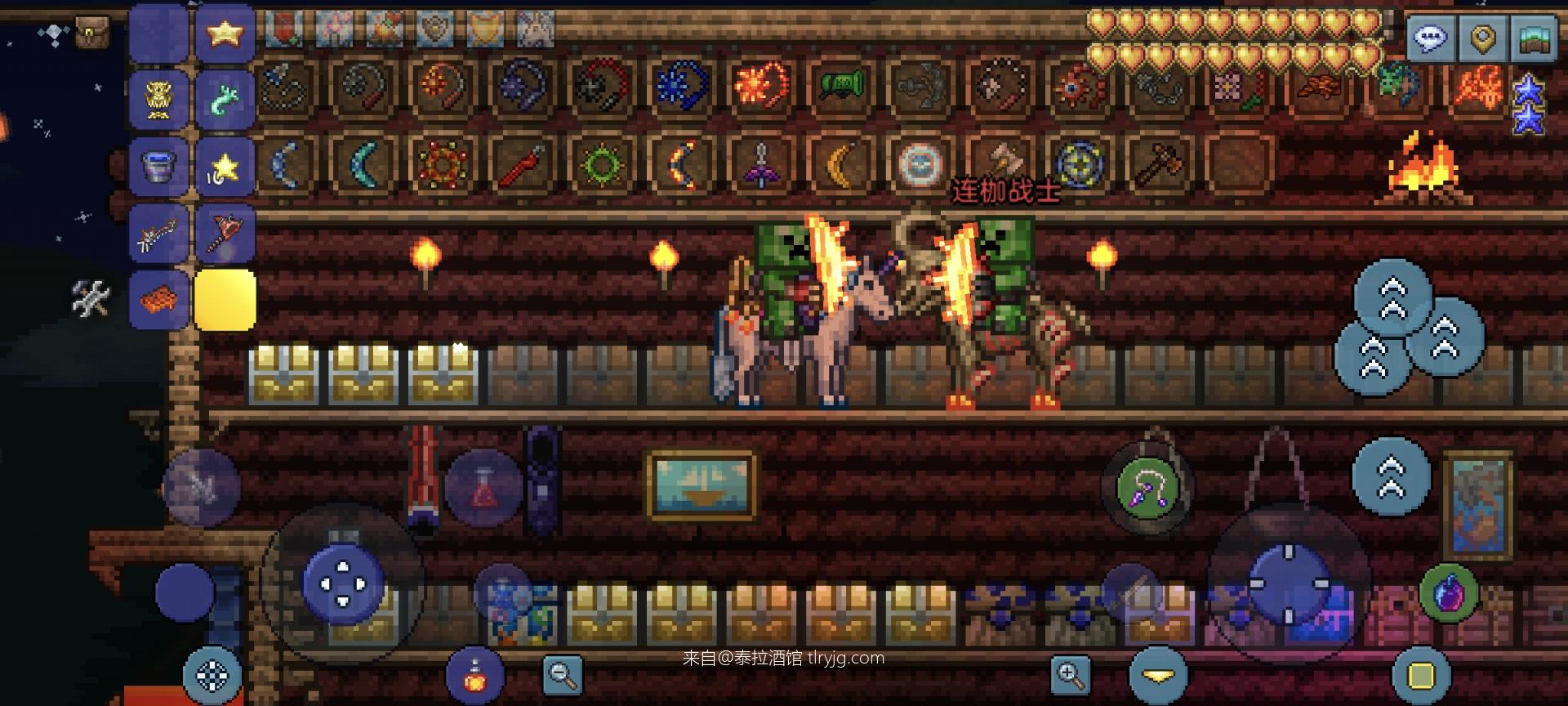Open the inventory chest icon
1568x706 pixels.
(x=91, y=34)
